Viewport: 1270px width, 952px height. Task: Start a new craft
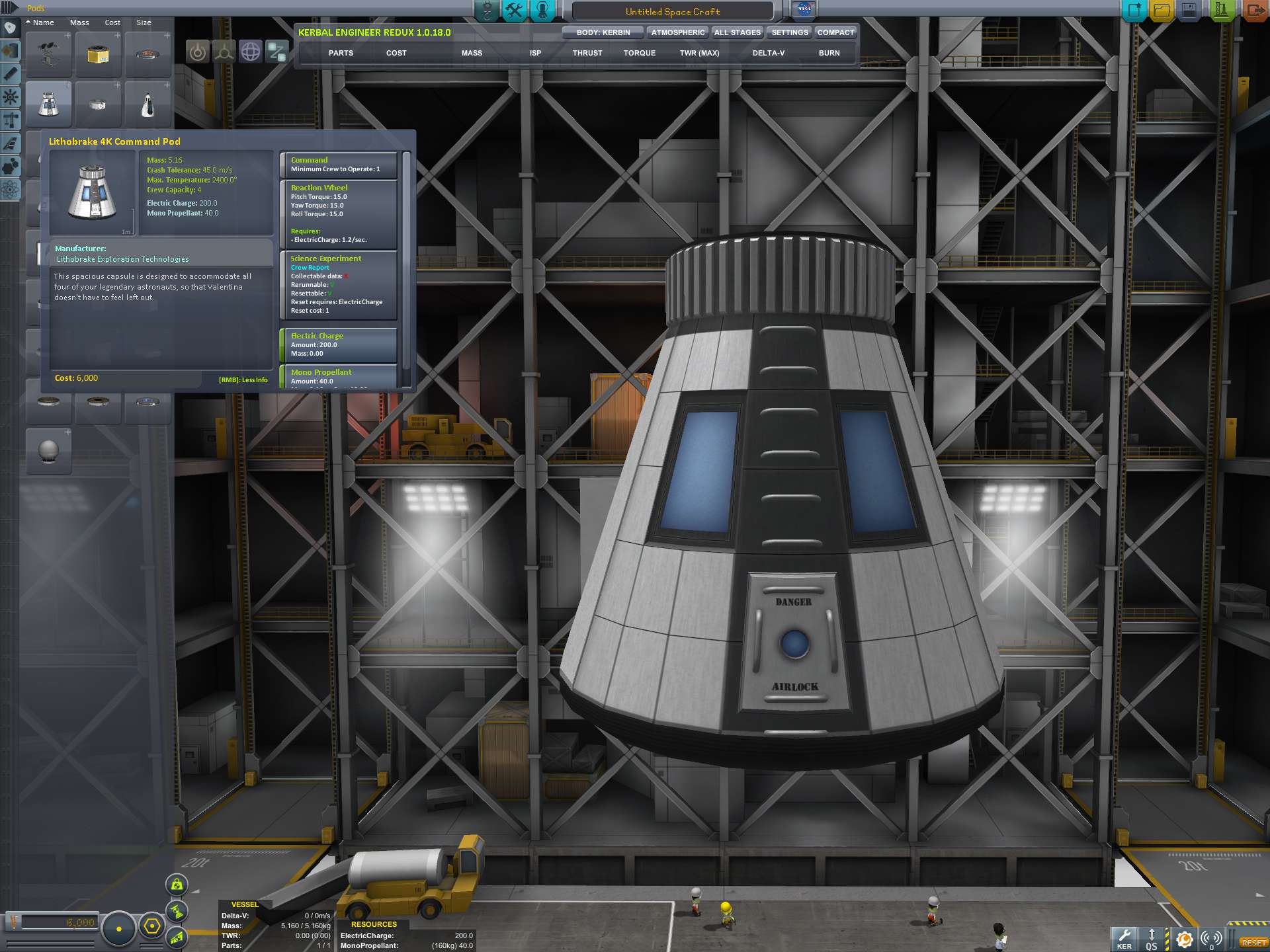tap(1134, 11)
